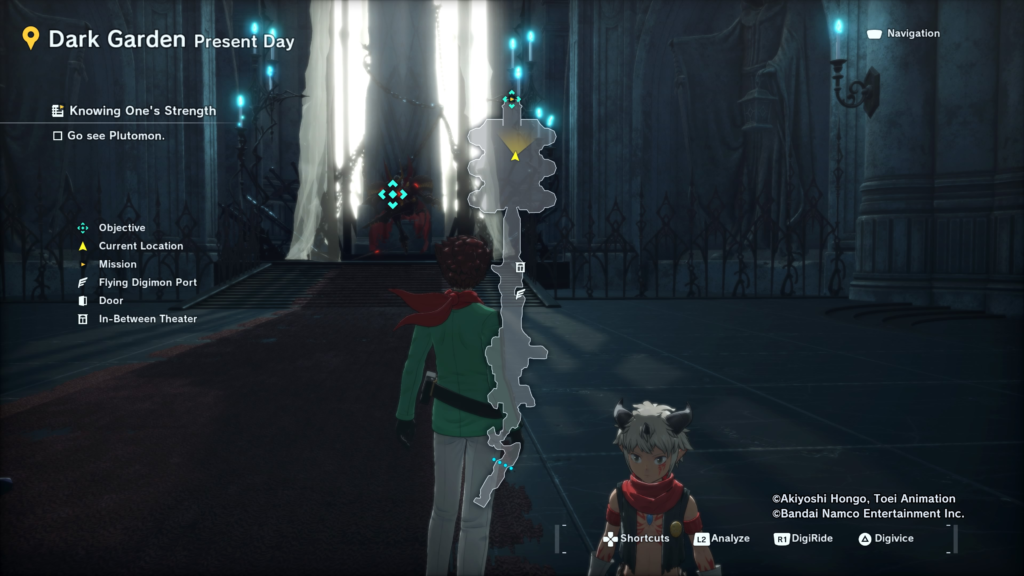The width and height of the screenshot is (1024, 576).
Task: Choose the Current Location legend entry
Action: (x=140, y=246)
